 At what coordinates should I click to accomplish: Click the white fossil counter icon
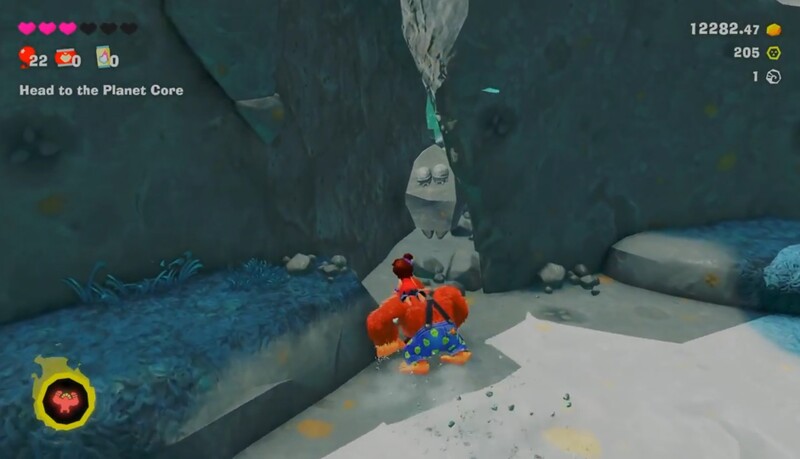coord(773,77)
